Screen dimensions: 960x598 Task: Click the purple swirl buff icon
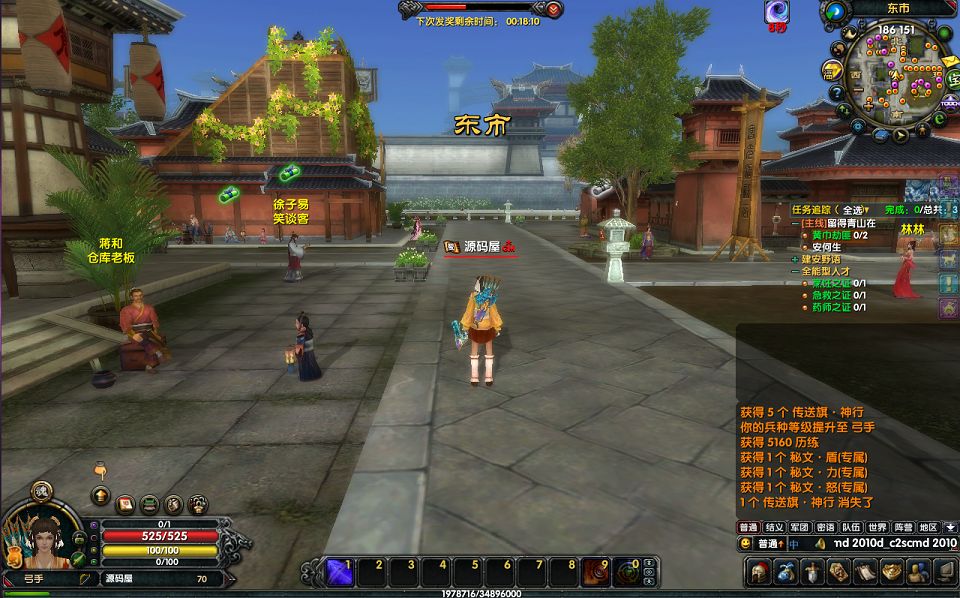tap(777, 12)
